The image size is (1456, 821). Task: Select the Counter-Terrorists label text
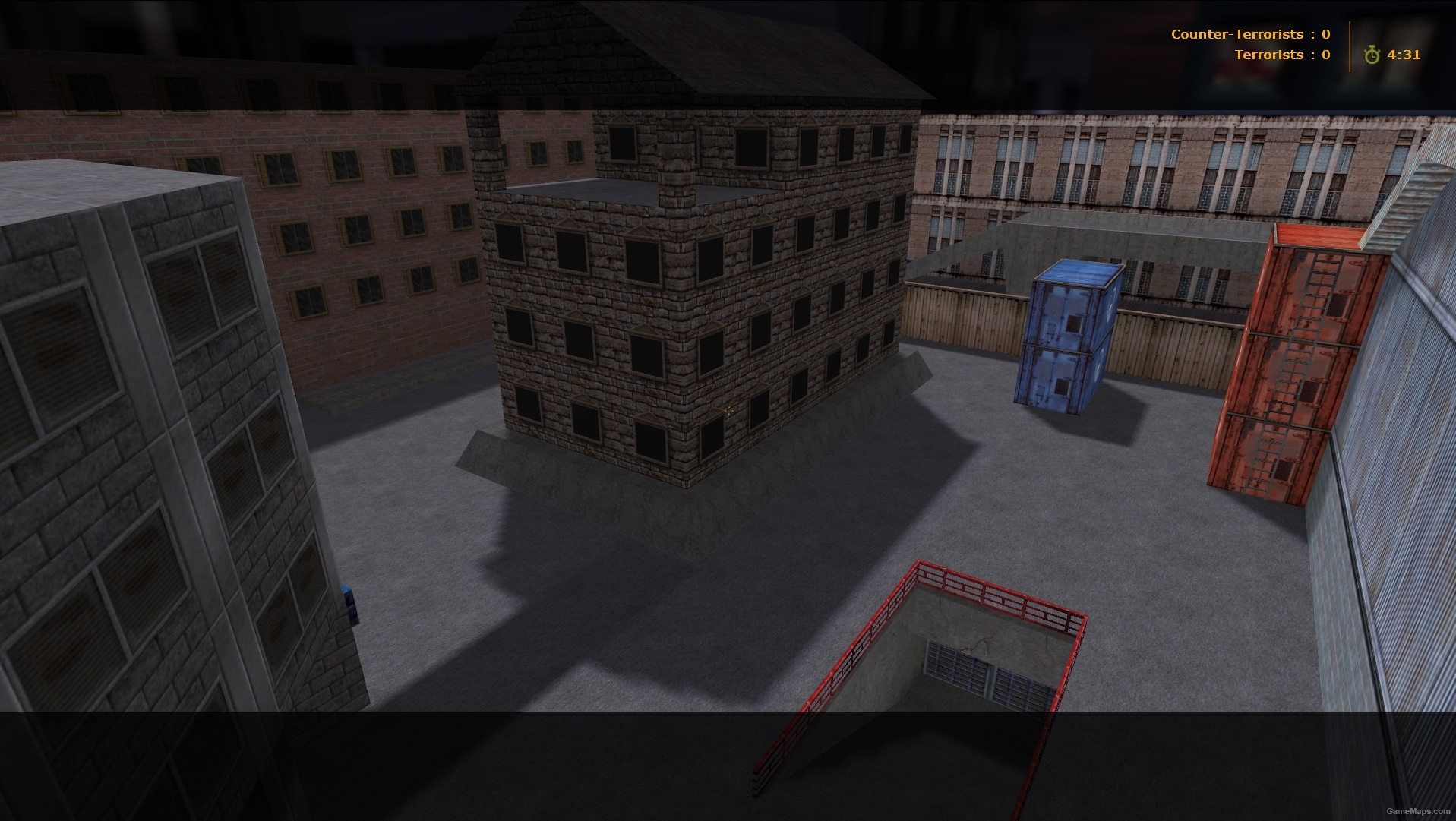point(1238,33)
